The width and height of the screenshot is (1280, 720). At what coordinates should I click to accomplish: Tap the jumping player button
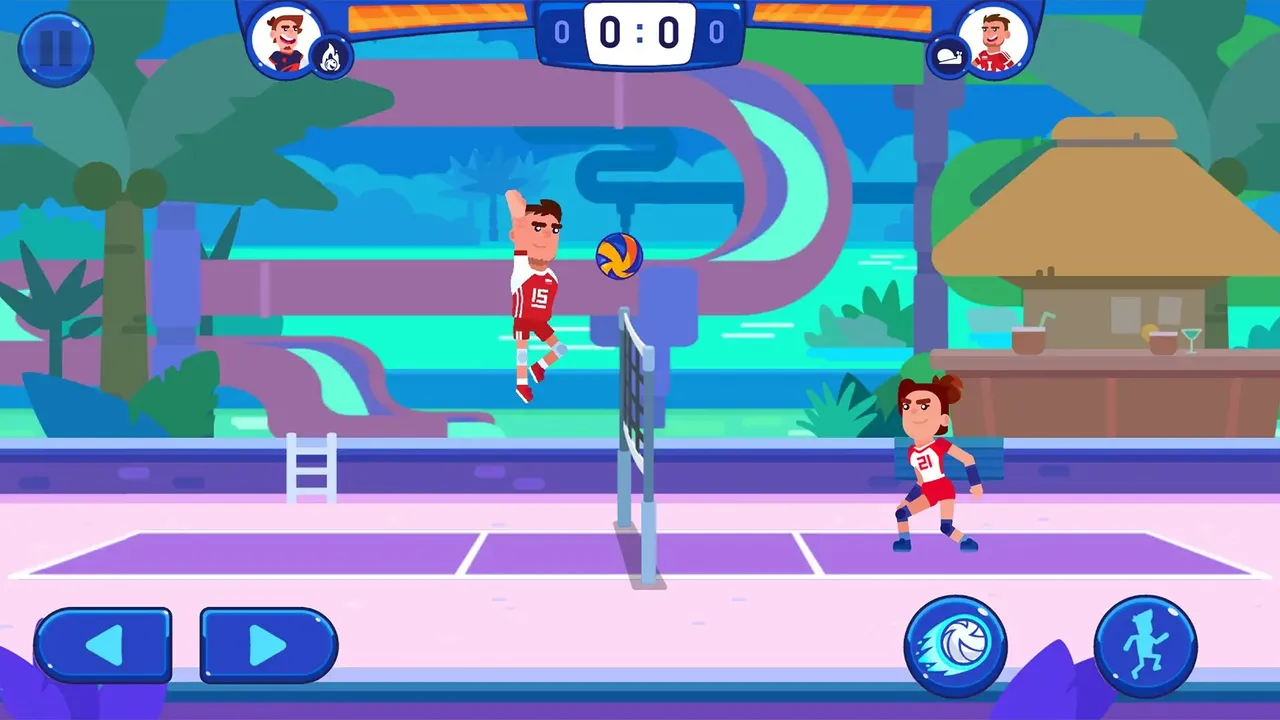point(1145,645)
